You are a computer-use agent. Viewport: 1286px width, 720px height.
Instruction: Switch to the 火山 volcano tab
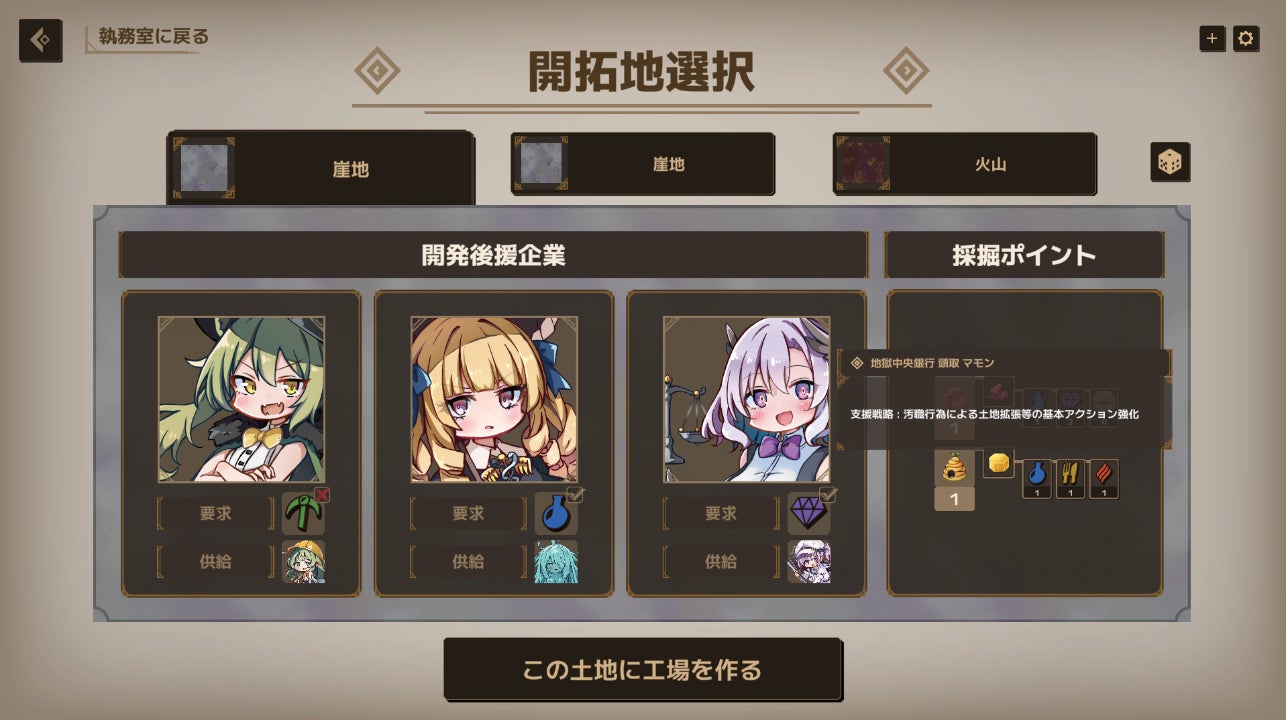964,164
